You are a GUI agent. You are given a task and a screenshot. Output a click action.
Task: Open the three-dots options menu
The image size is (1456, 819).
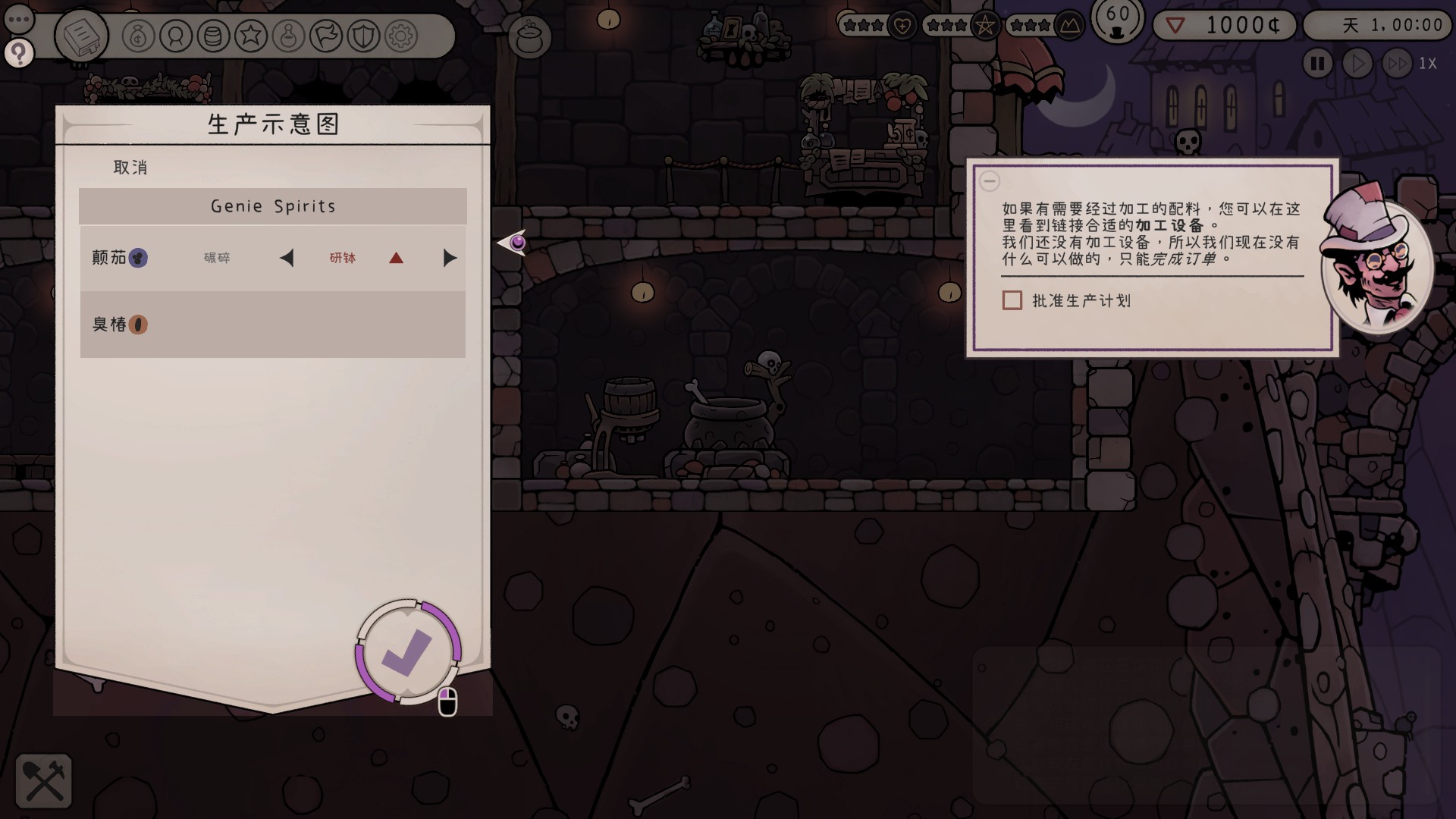[19, 19]
